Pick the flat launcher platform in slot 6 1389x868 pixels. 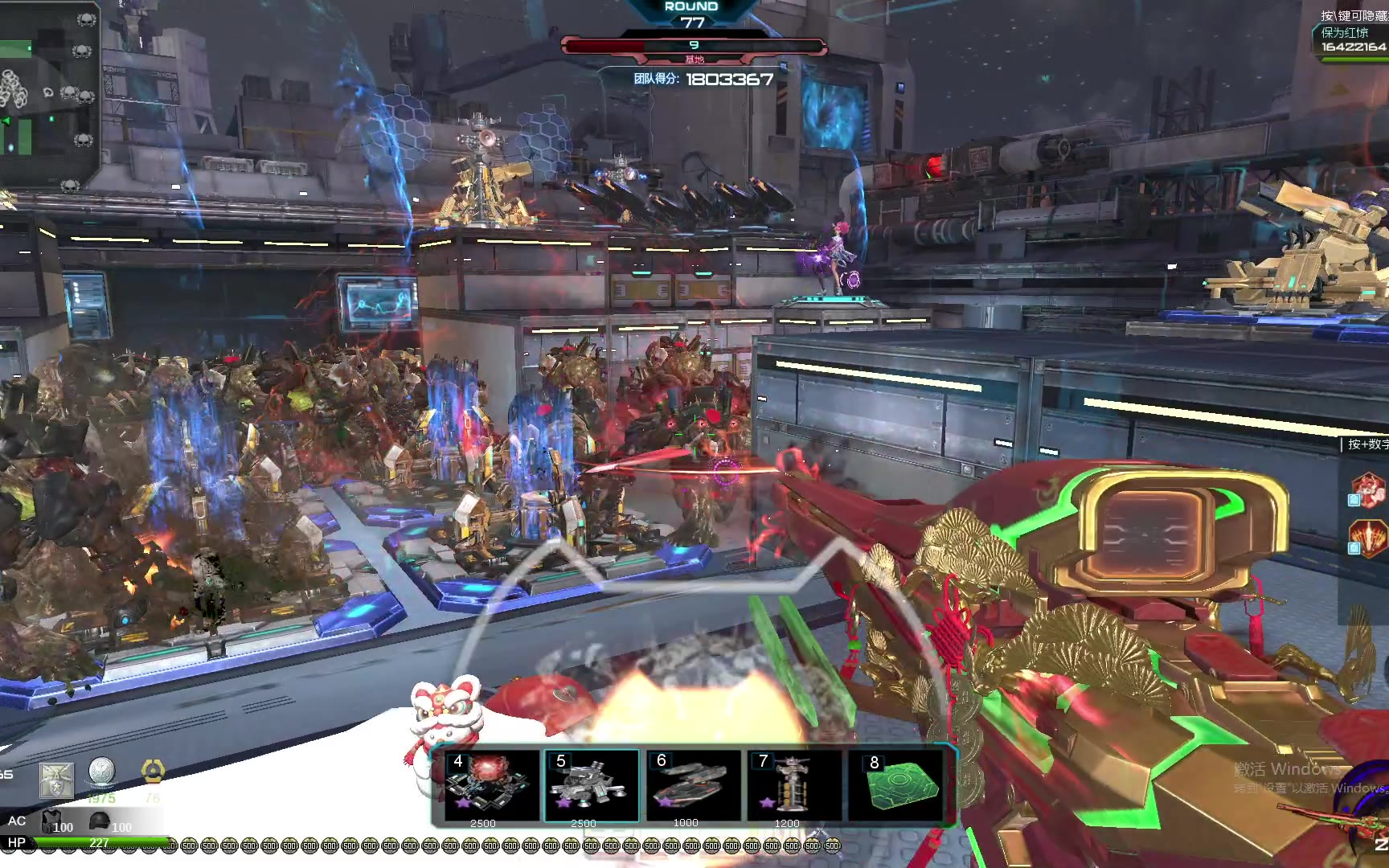coord(693,784)
